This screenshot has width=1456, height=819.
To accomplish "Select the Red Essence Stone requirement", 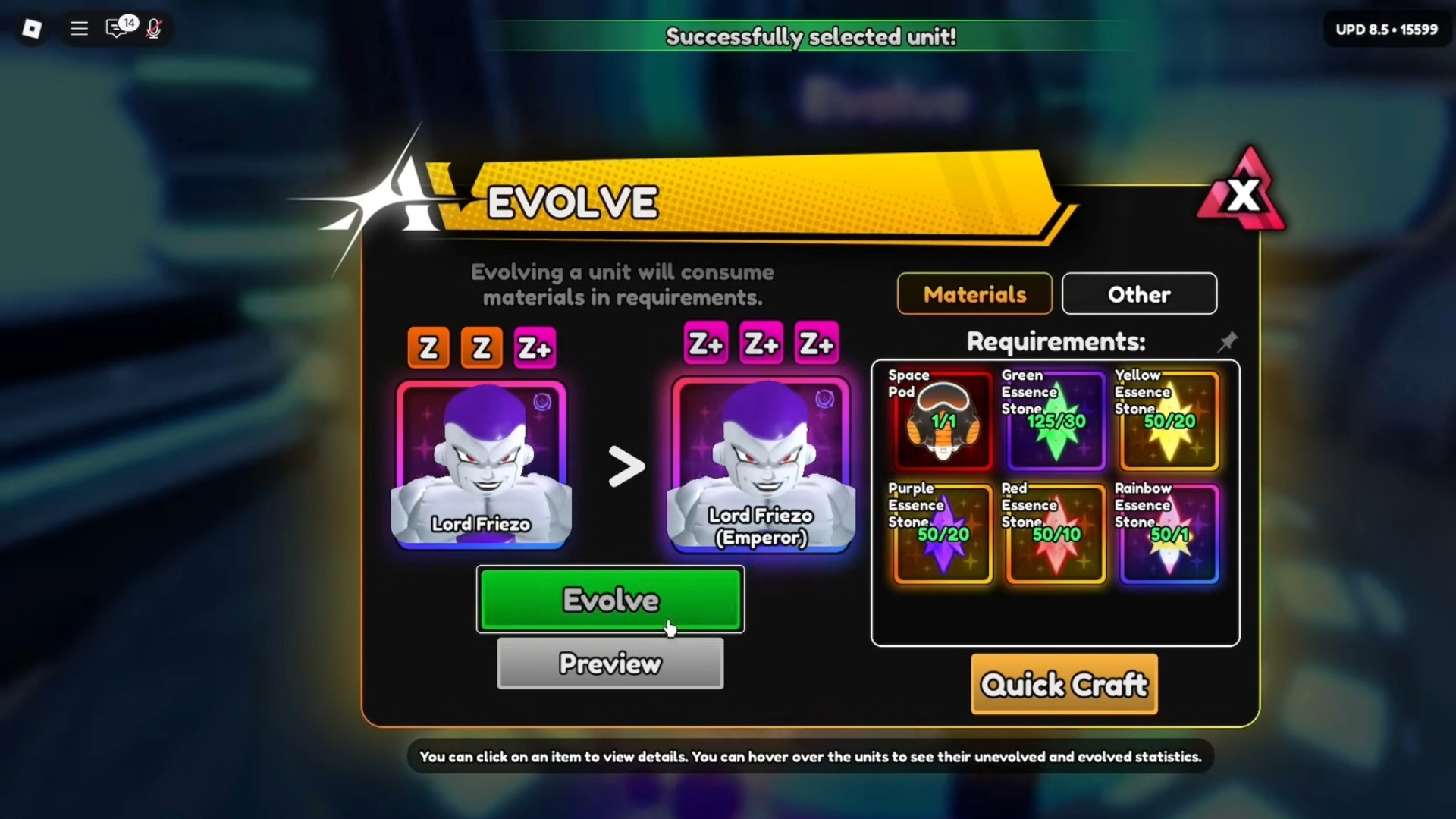I will (1054, 535).
